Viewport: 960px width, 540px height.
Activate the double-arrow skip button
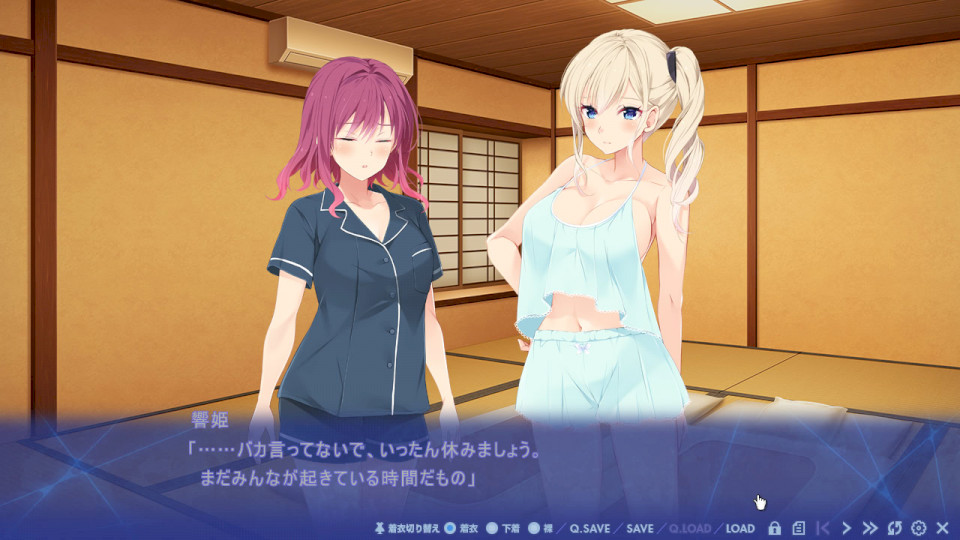tap(870, 528)
